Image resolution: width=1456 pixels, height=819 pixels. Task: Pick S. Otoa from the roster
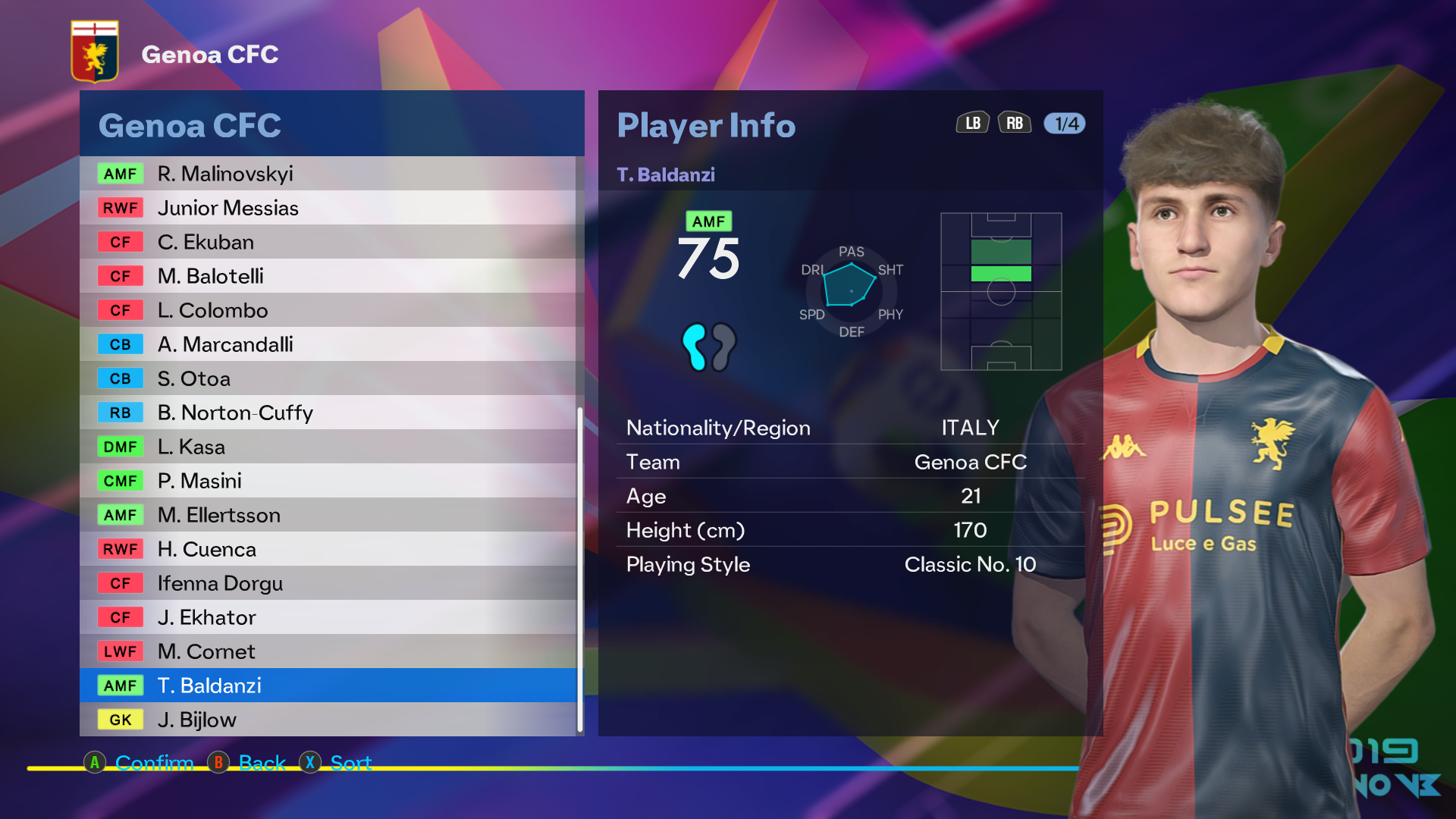pyautogui.click(x=328, y=378)
